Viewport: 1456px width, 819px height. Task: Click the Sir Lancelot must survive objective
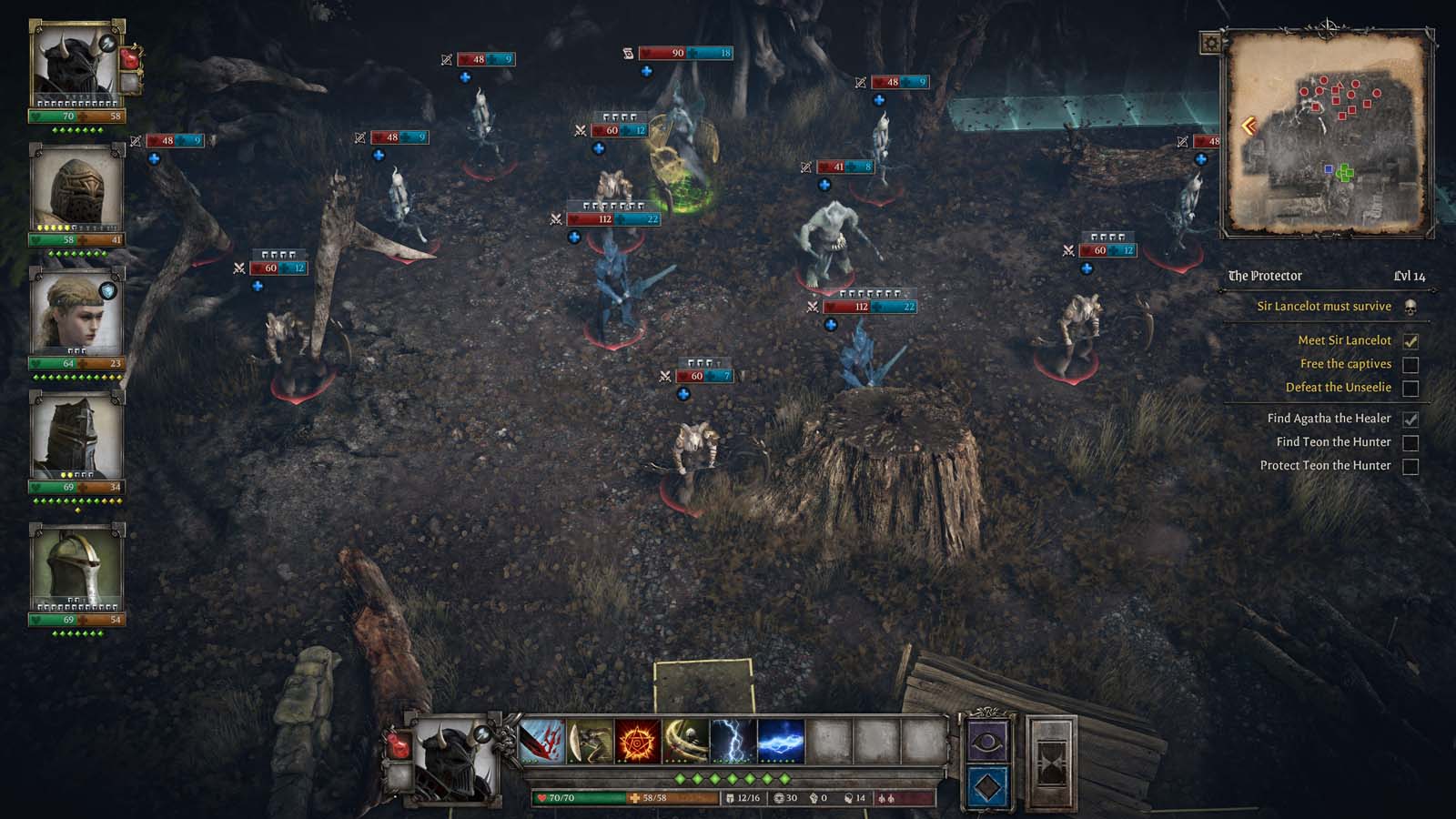point(1323,307)
